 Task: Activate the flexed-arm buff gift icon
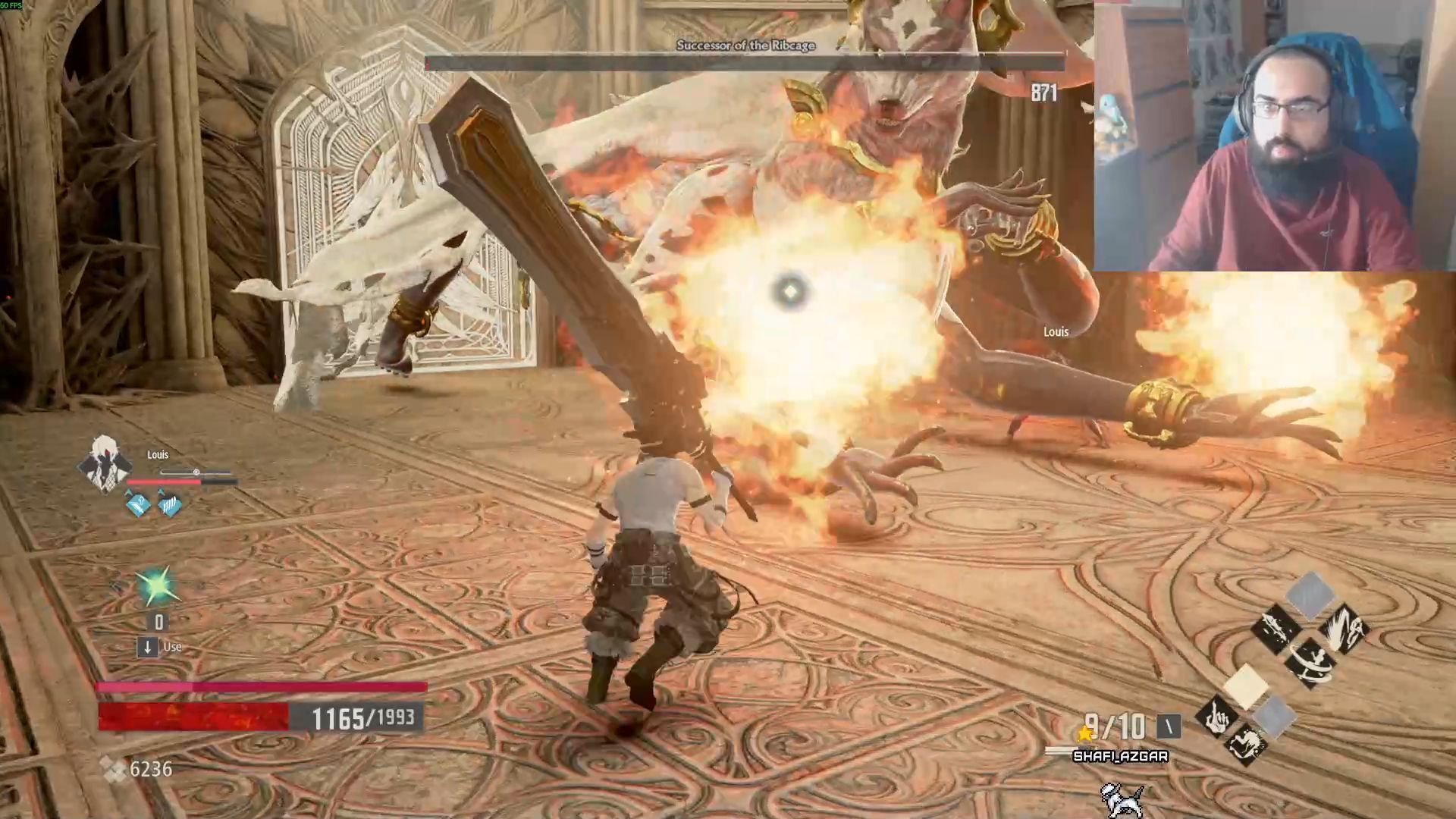tap(1244, 745)
